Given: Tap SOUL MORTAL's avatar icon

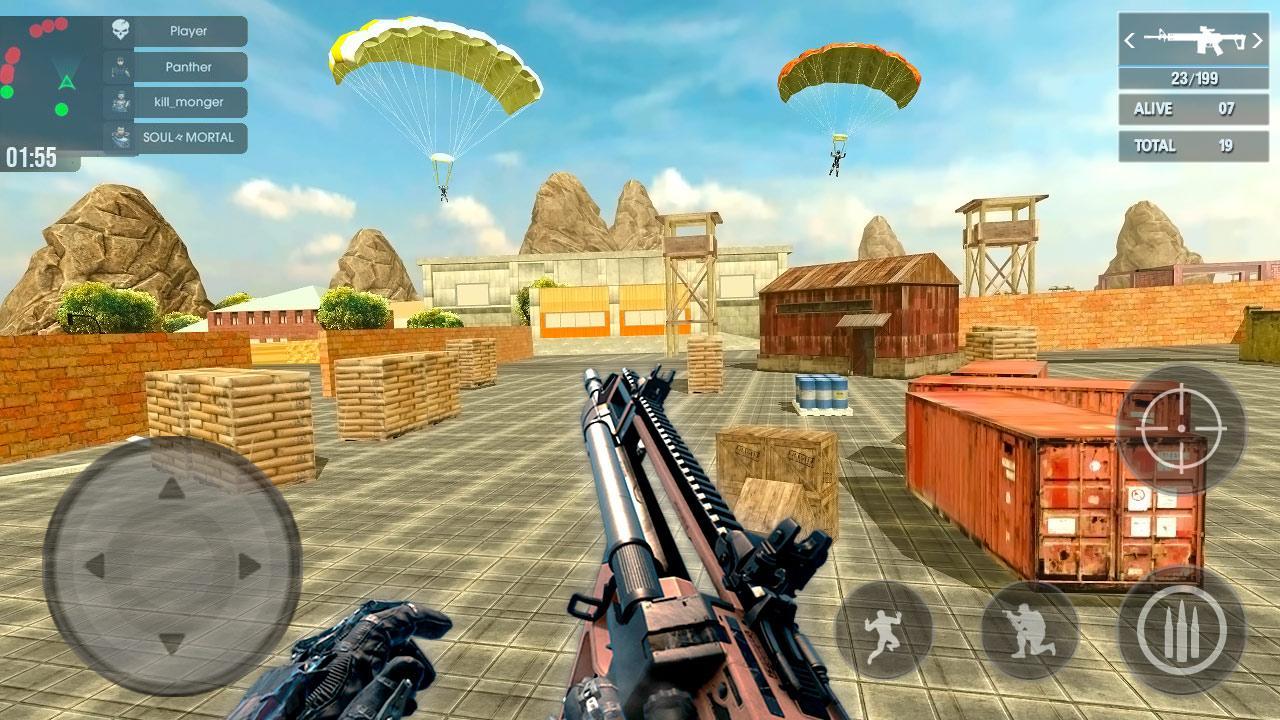Looking at the screenshot, I should pyautogui.click(x=122, y=136).
